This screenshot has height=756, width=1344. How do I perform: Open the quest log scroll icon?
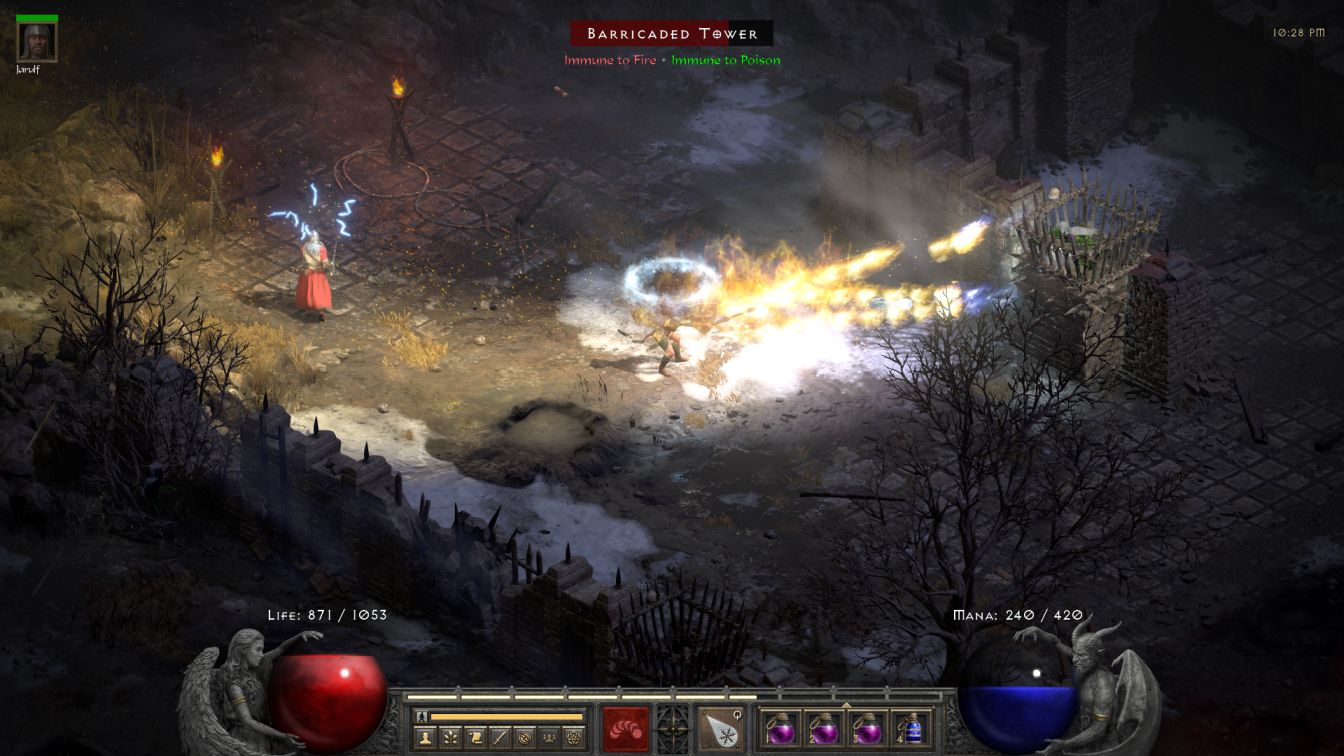(x=474, y=738)
